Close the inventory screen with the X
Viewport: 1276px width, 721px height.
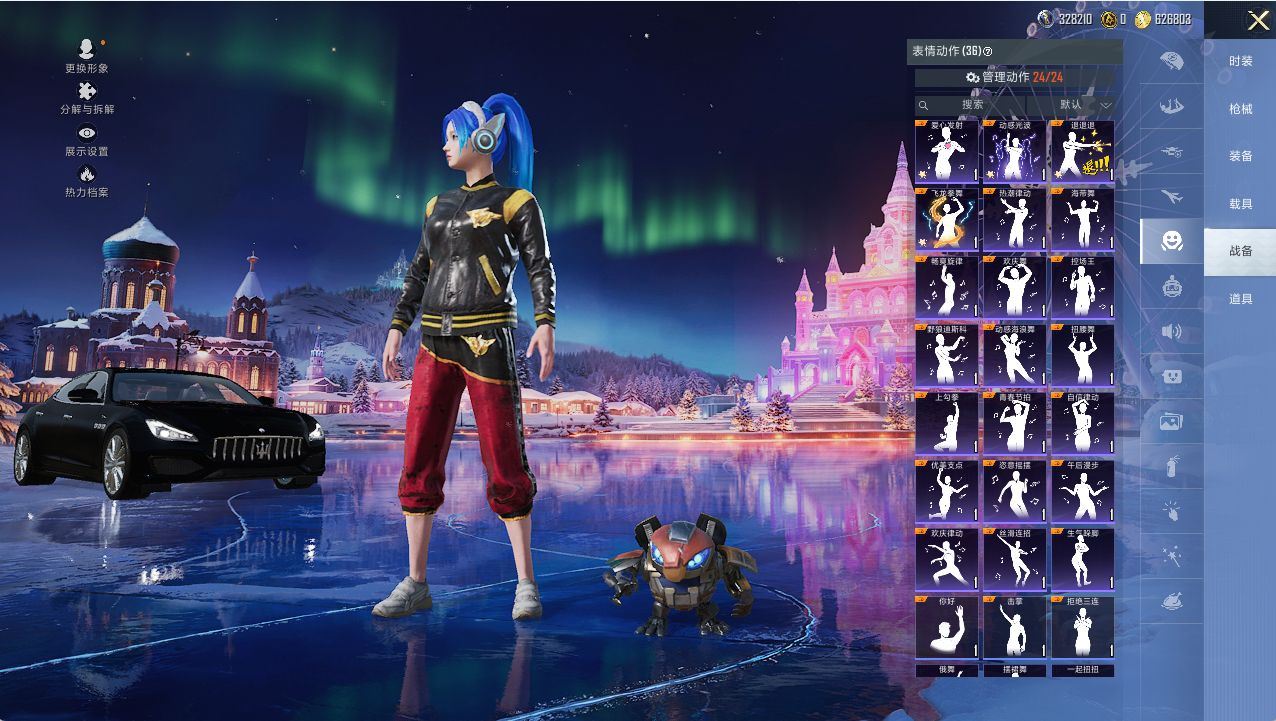pos(1258,20)
